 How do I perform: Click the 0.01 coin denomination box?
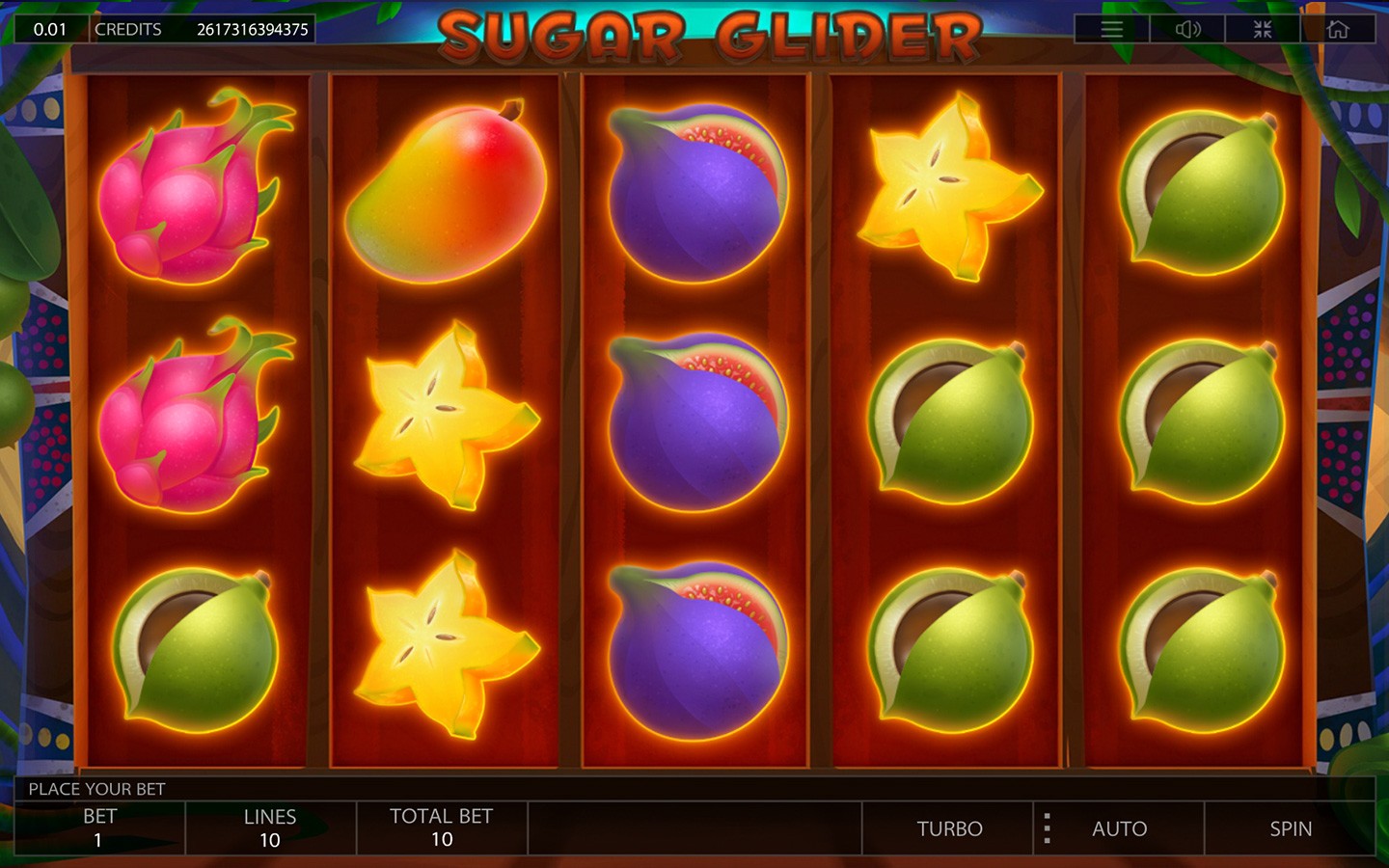coord(50,29)
